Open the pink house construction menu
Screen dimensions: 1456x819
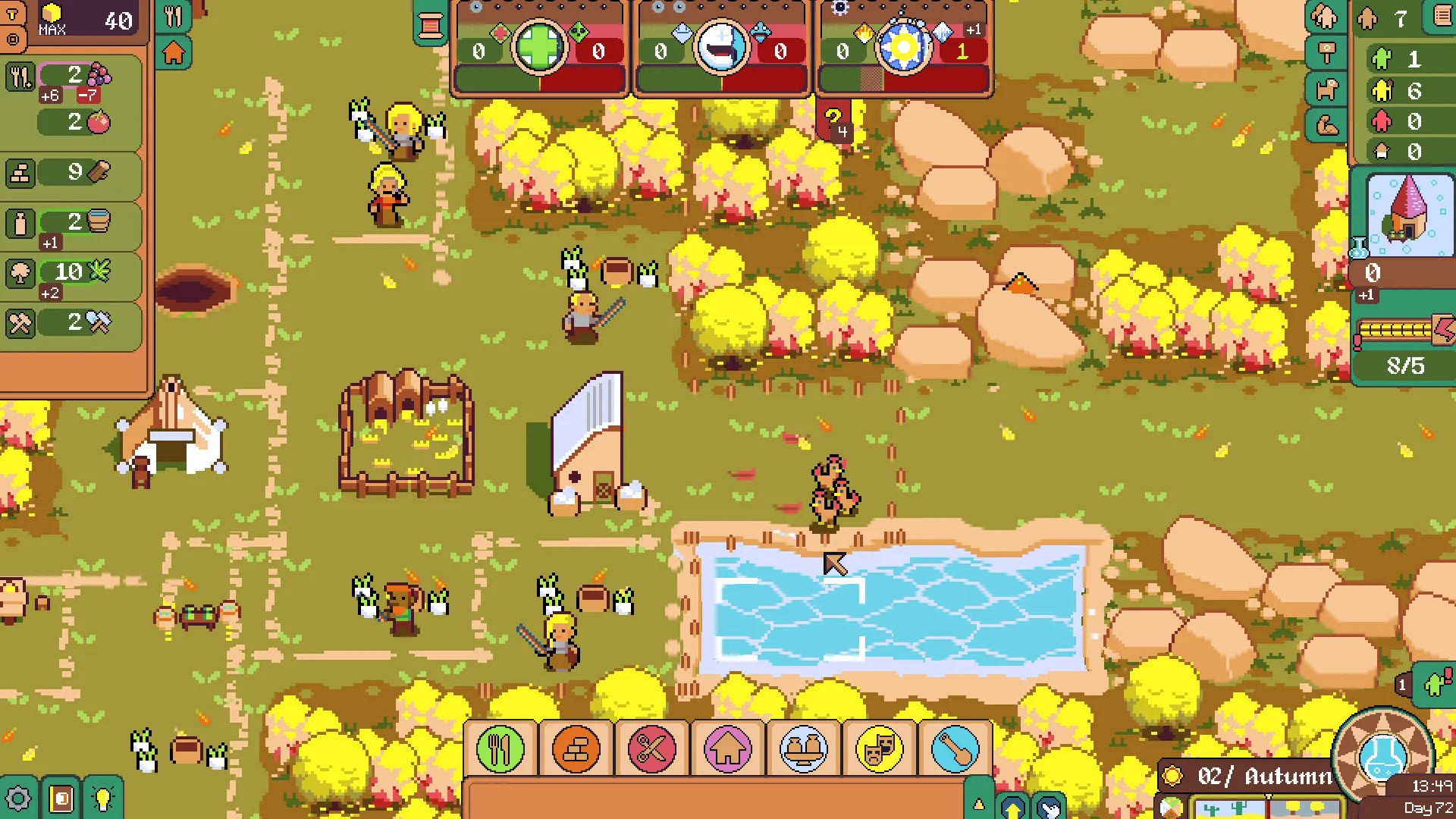click(726, 749)
